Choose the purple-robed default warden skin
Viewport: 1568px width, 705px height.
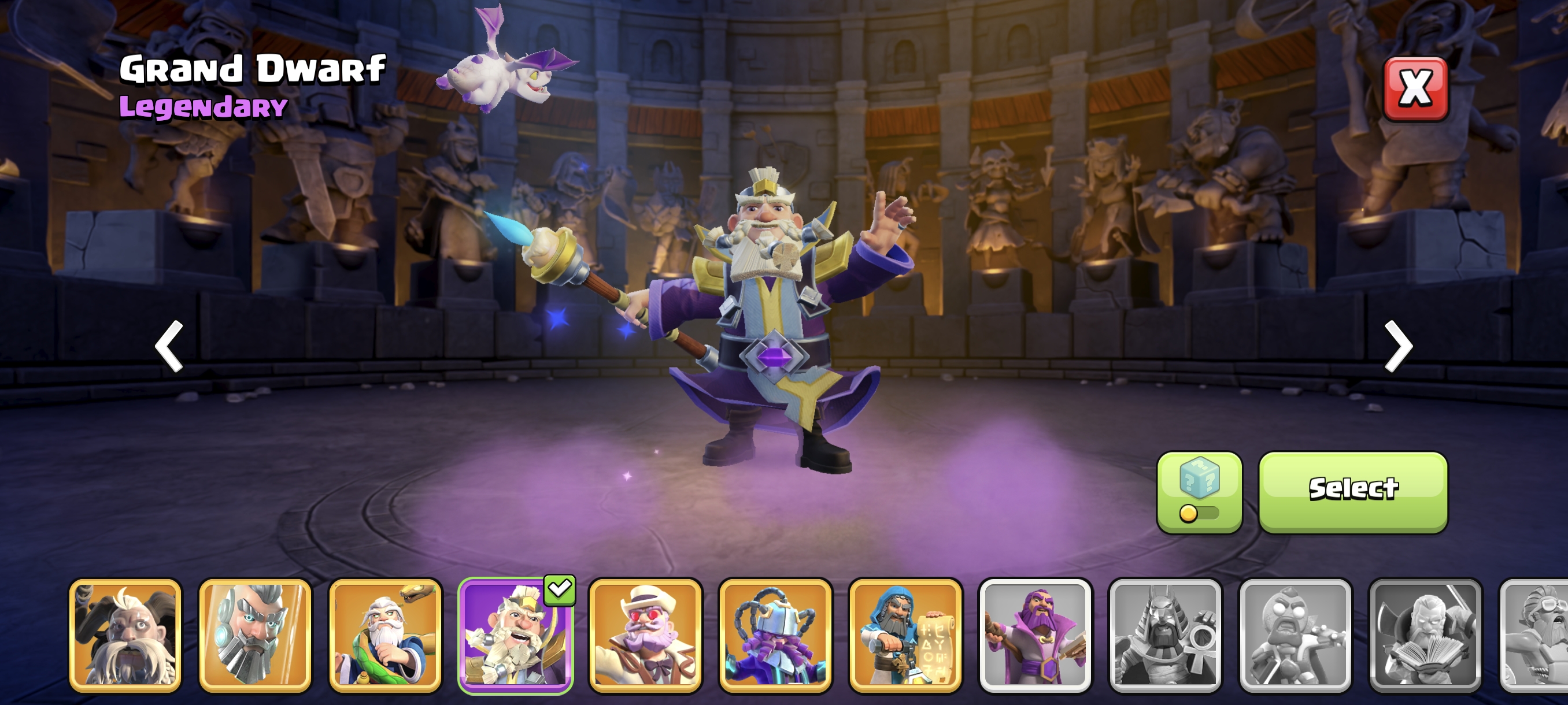(1036, 635)
